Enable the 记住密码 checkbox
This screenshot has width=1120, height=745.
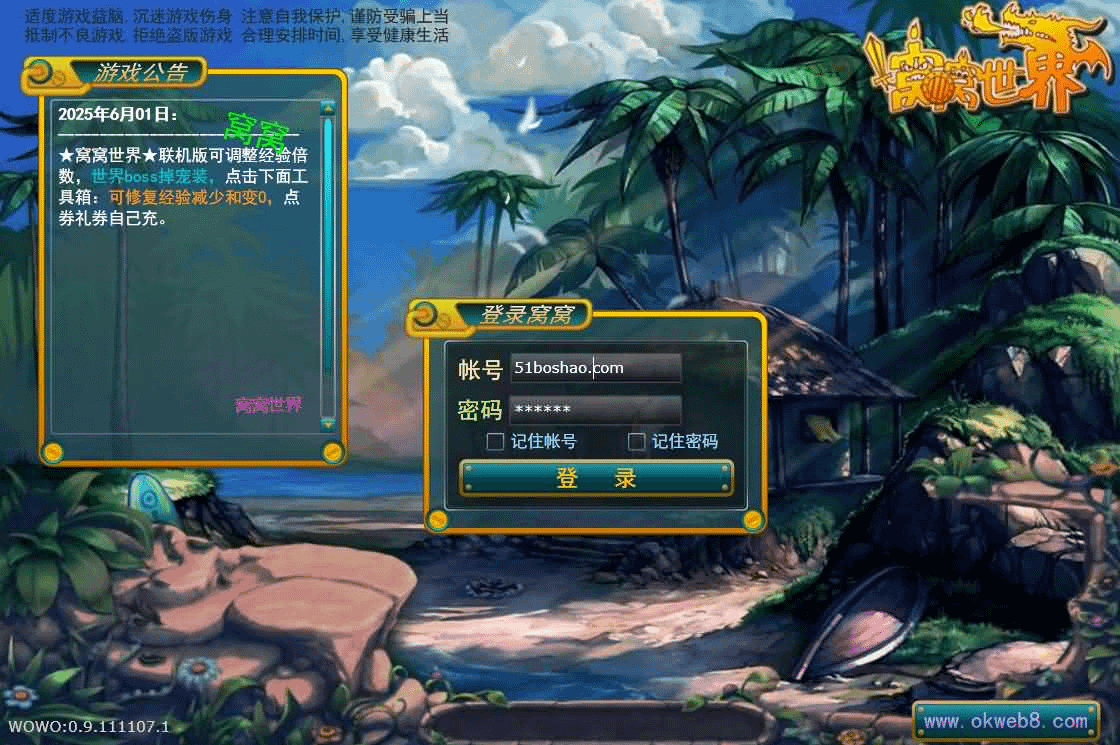coord(636,441)
